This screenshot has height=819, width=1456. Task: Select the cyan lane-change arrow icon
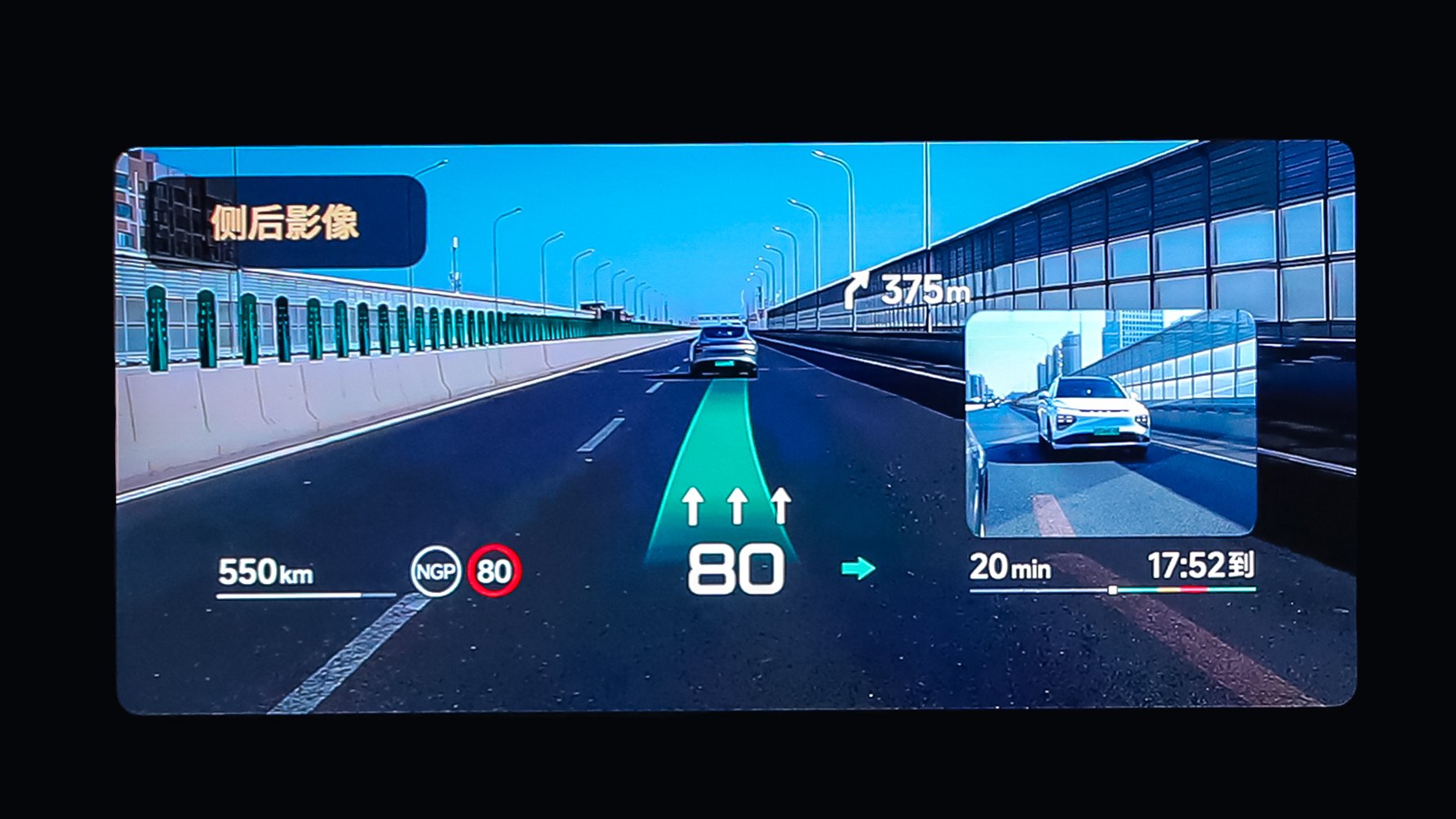pos(858,568)
